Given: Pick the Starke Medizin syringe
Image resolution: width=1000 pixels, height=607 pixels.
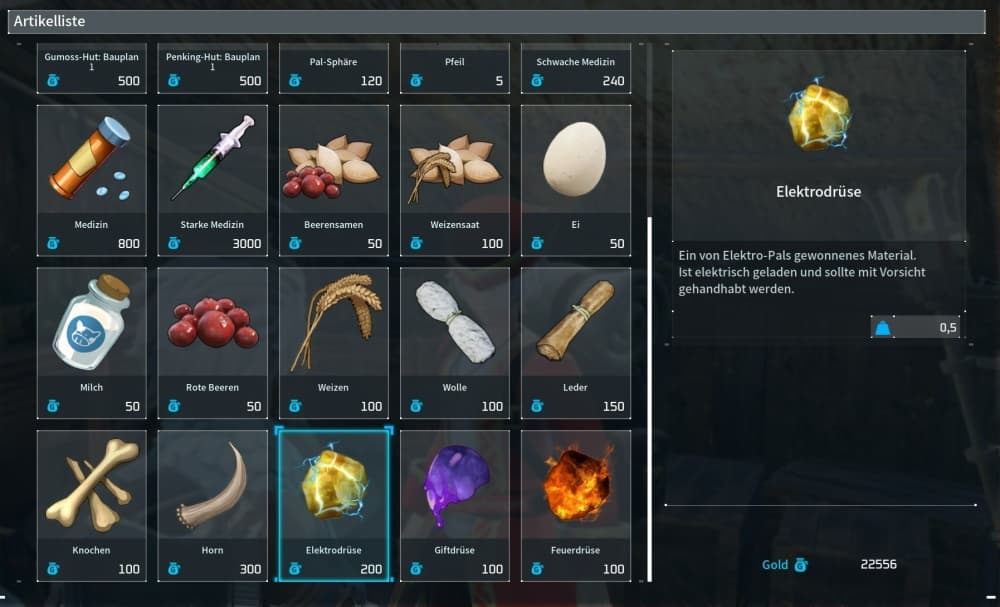Looking at the screenshot, I should click(x=212, y=177).
